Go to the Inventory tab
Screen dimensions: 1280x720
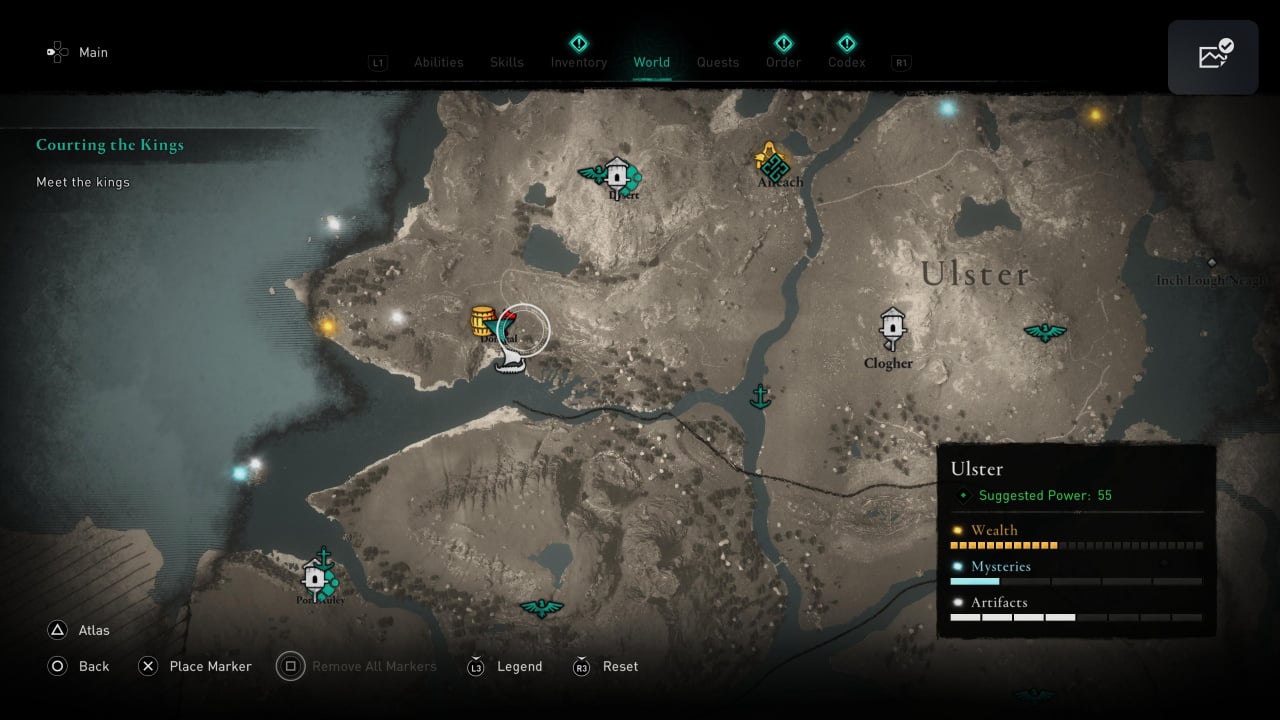(578, 62)
